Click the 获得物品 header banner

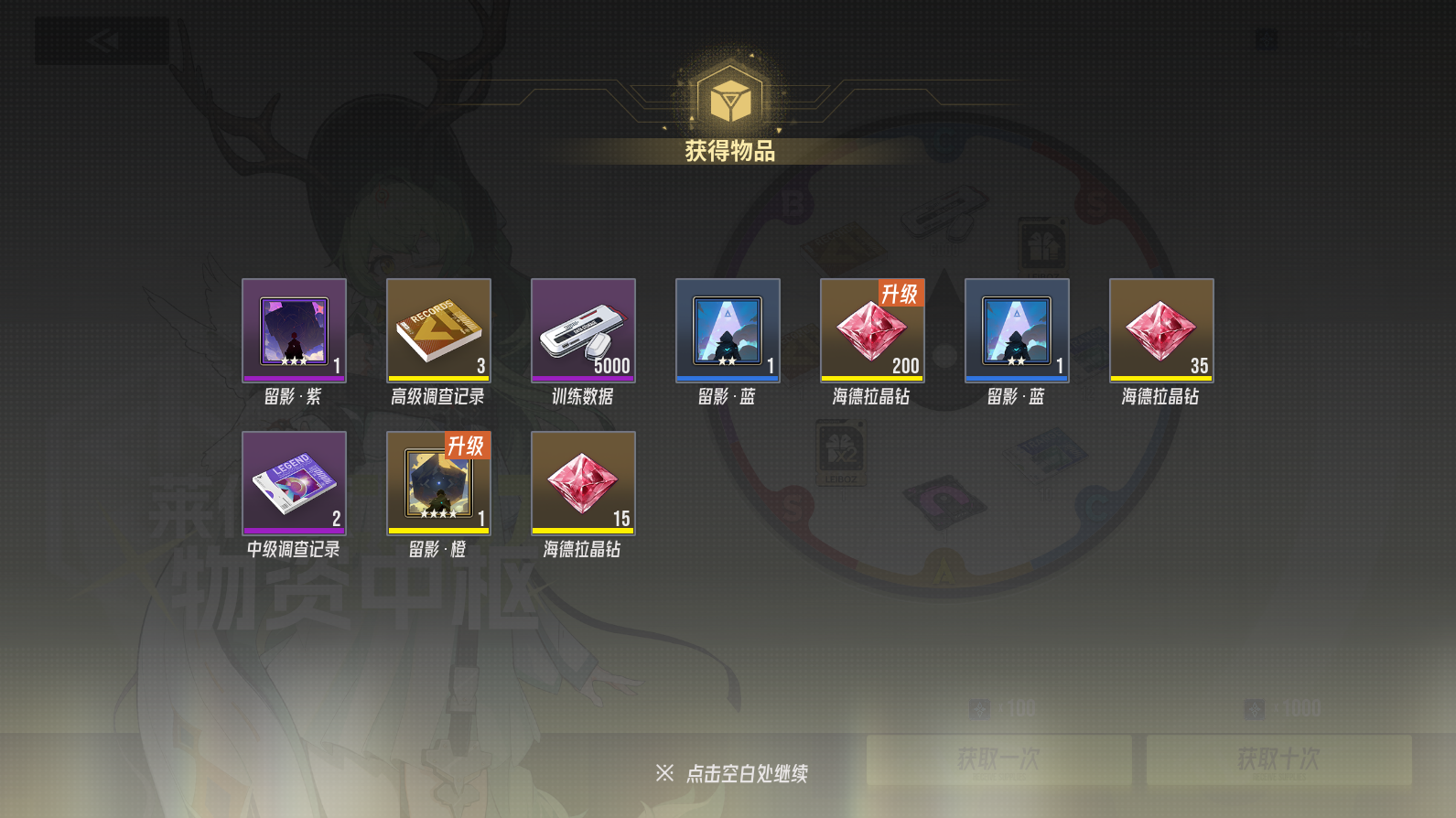click(728, 151)
